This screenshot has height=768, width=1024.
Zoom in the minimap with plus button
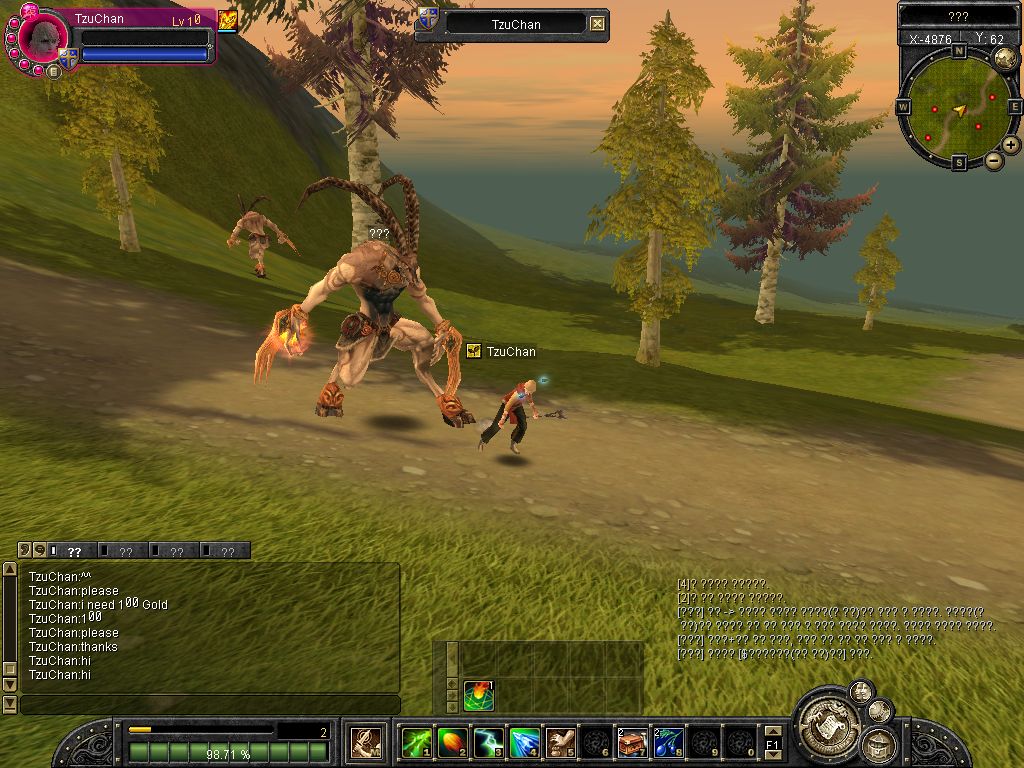tap(1011, 145)
